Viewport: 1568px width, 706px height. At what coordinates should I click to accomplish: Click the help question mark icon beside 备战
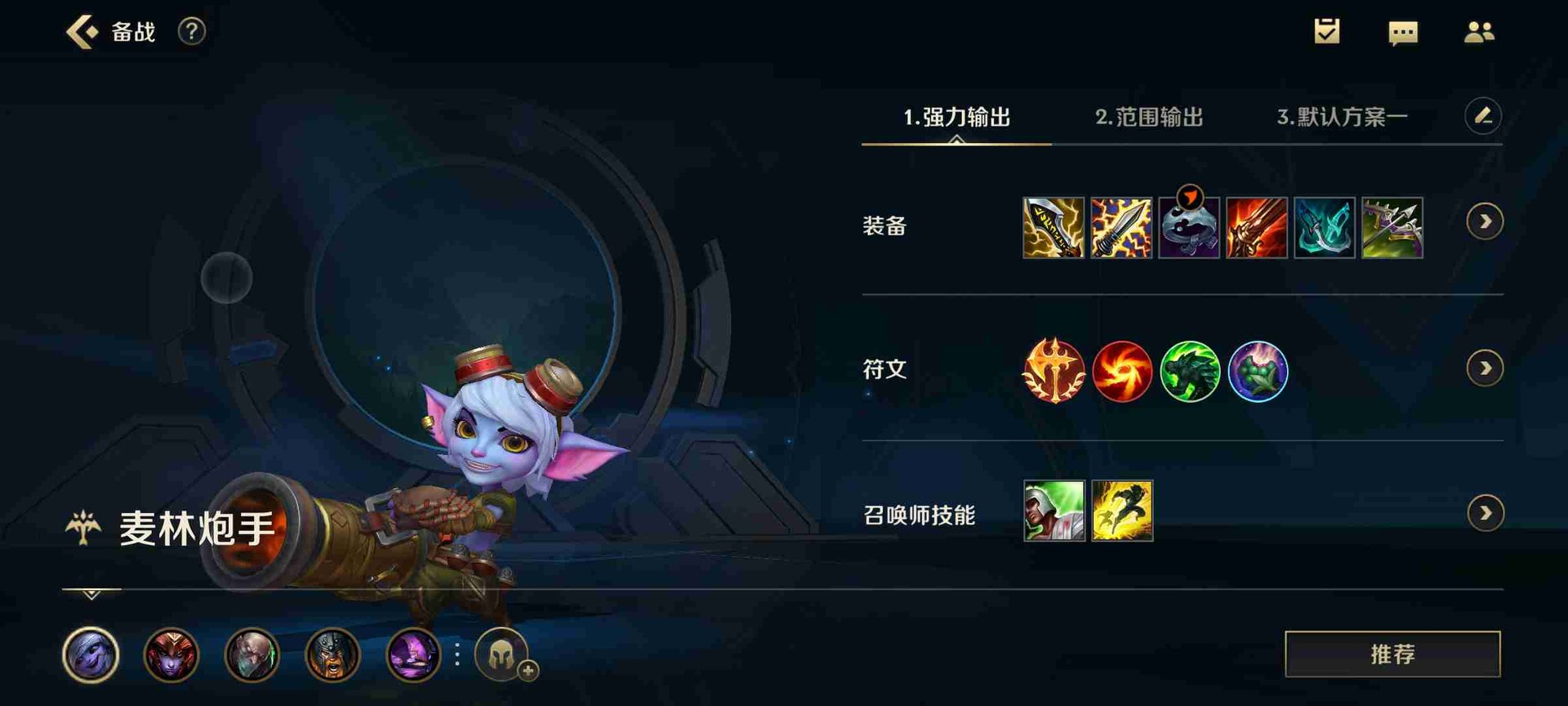190,33
